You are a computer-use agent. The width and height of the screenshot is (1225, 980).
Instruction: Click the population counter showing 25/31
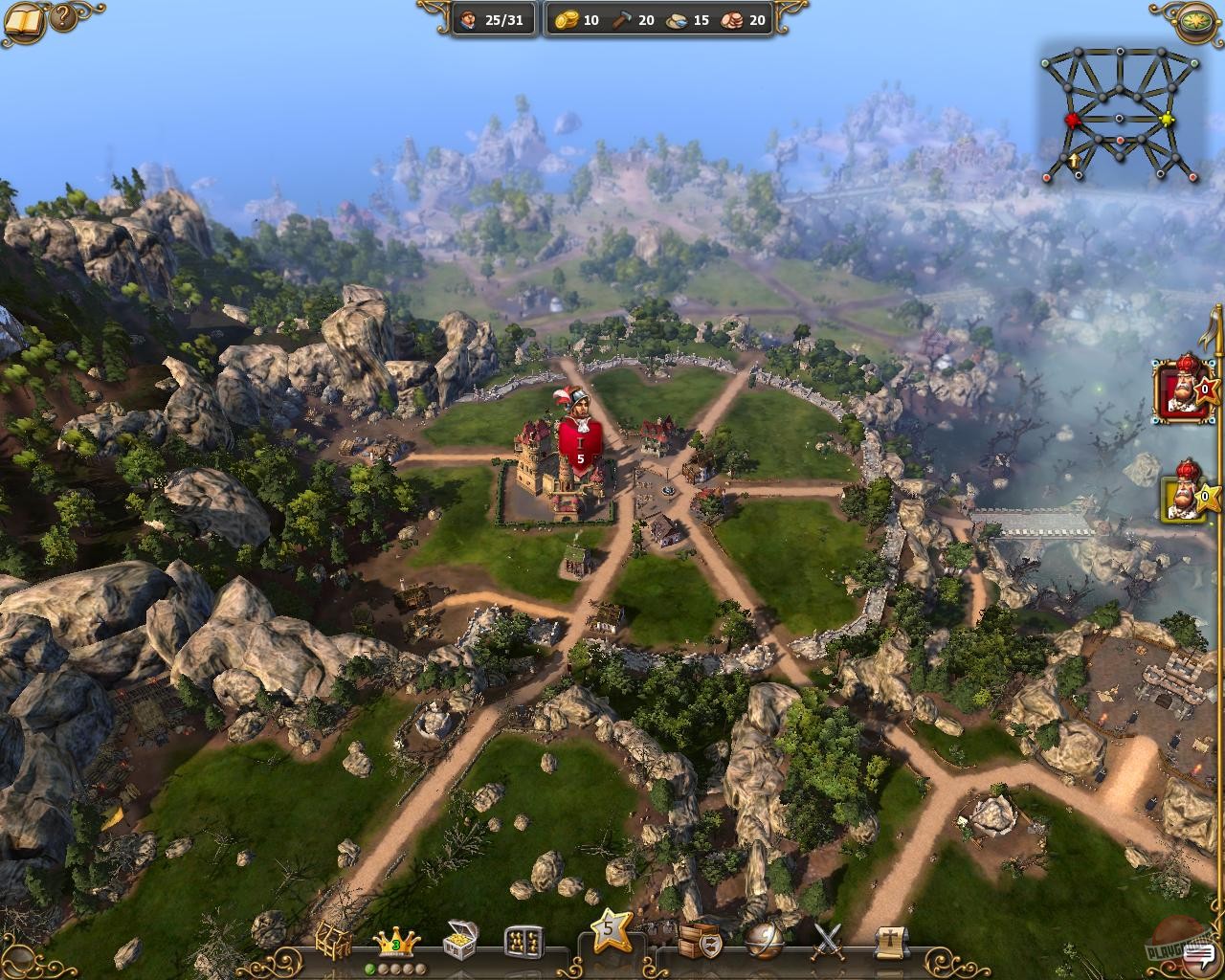coord(490,19)
